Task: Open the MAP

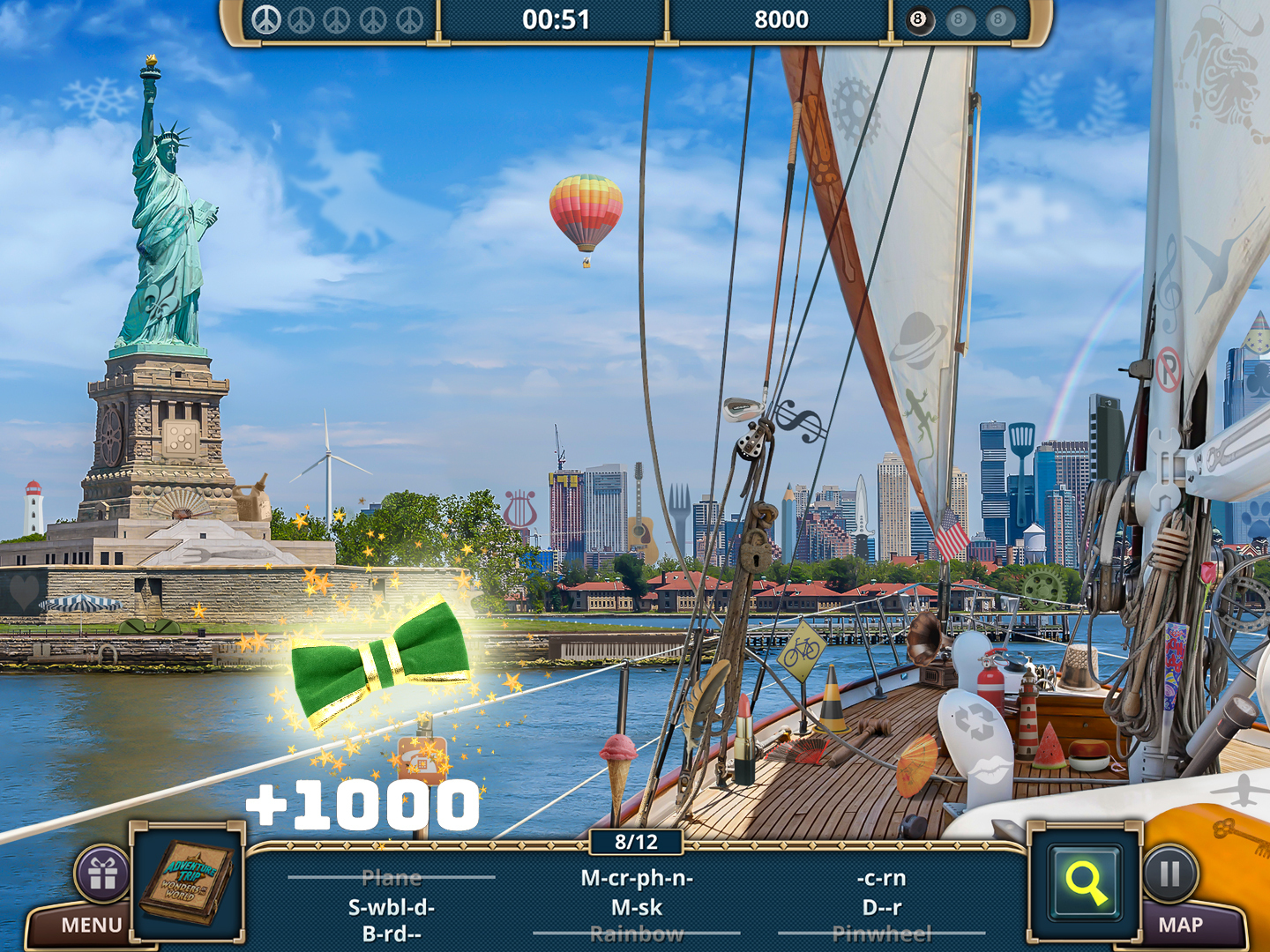Action: point(1181,926)
